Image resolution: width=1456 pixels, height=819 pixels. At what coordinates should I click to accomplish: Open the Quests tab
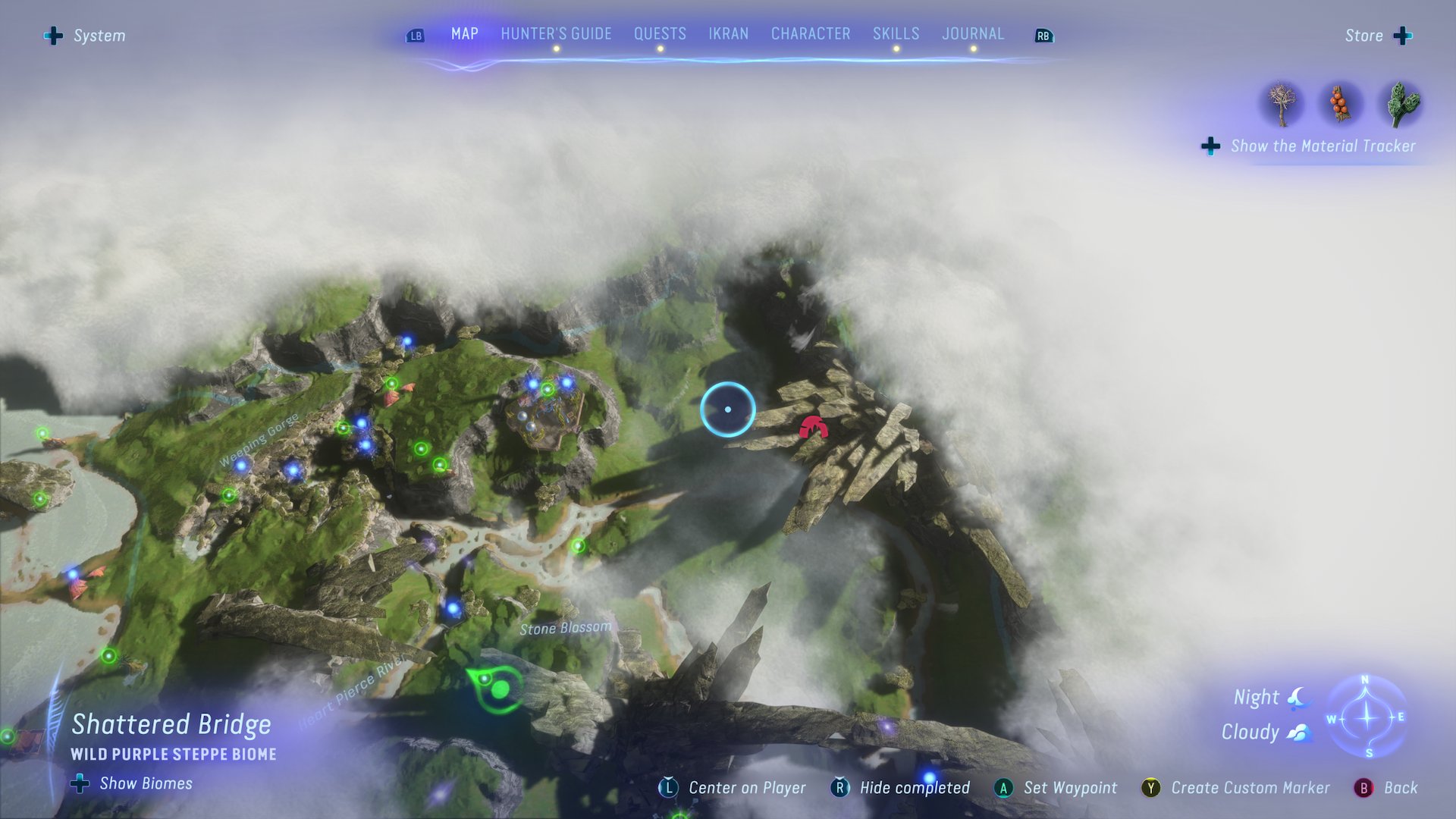coord(660,34)
